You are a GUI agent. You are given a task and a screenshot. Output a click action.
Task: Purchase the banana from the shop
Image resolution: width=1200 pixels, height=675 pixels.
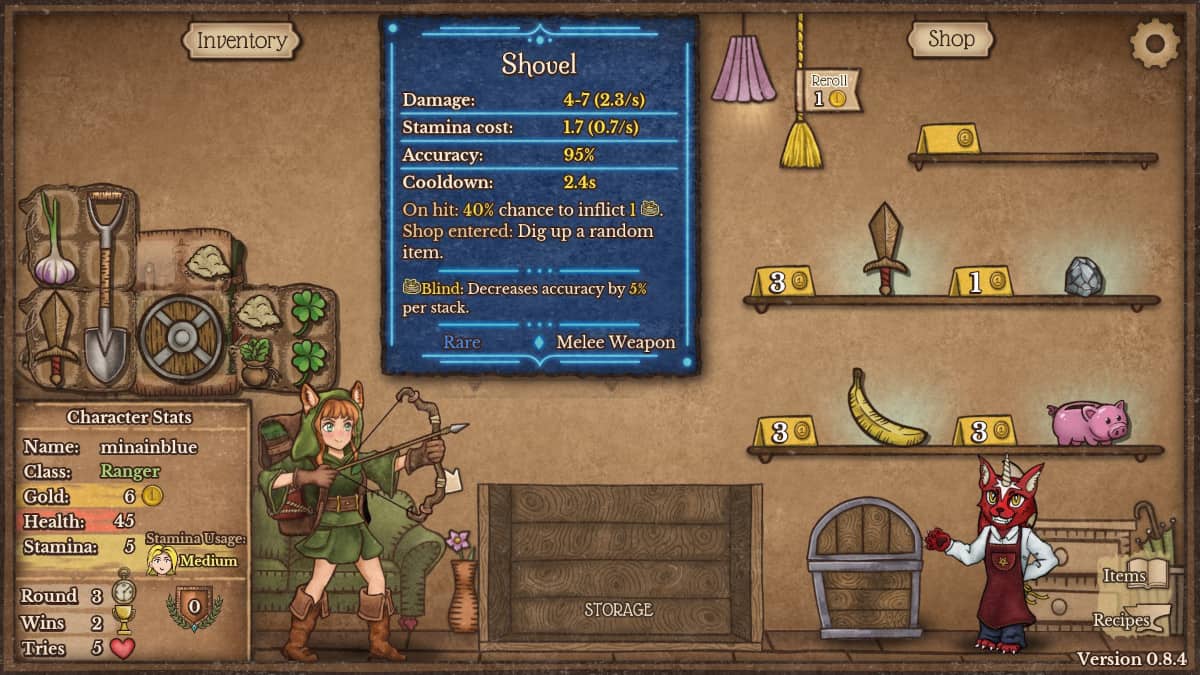click(883, 409)
